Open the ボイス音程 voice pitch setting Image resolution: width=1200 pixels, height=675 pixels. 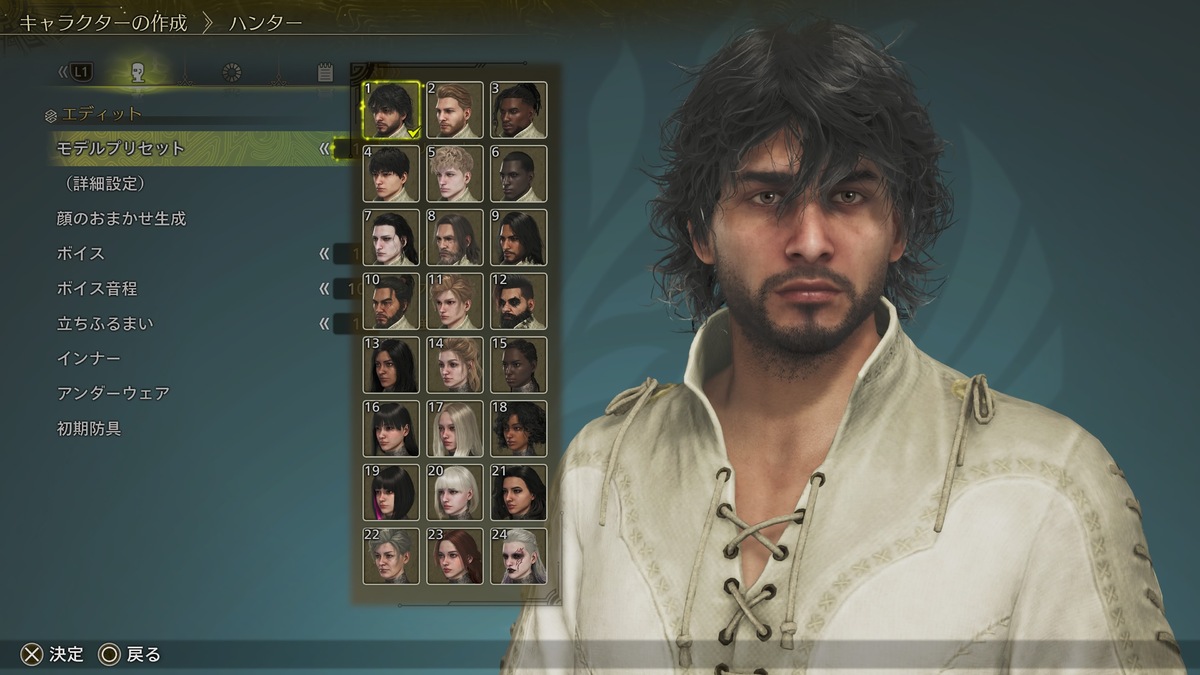pos(97,288)
